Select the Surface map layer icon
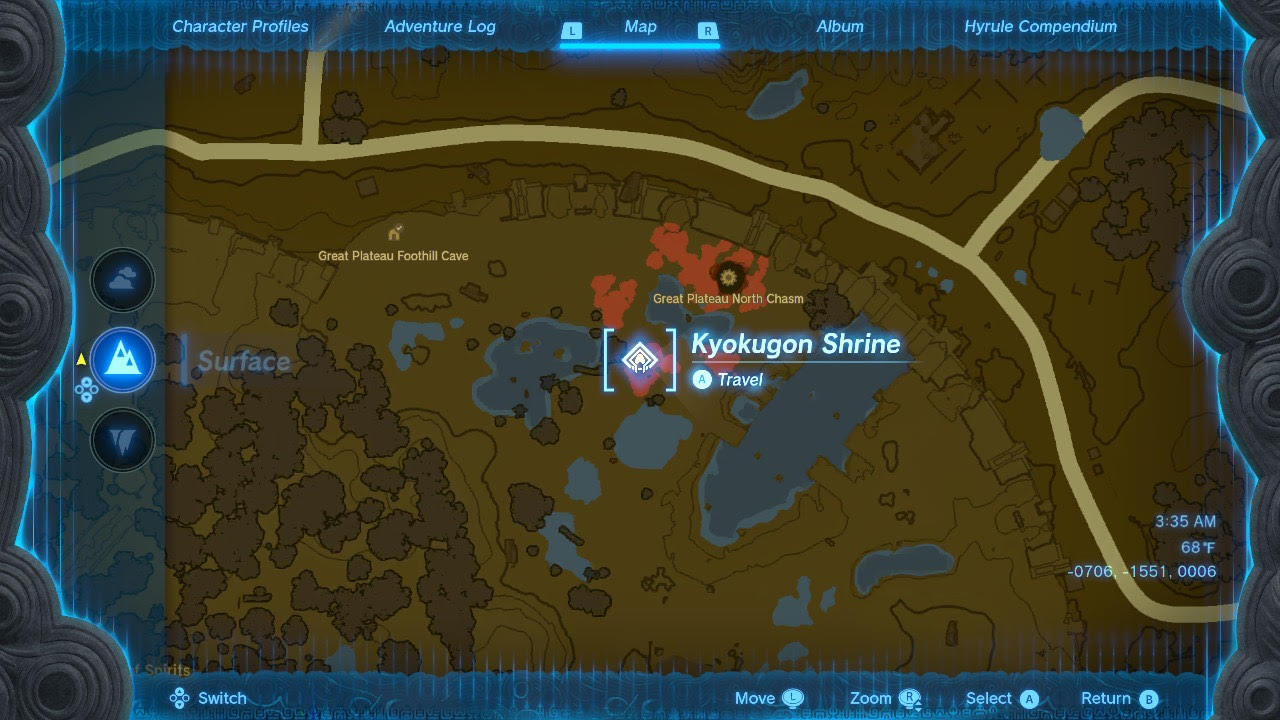 pyautogui.click(x=122, y=361)
